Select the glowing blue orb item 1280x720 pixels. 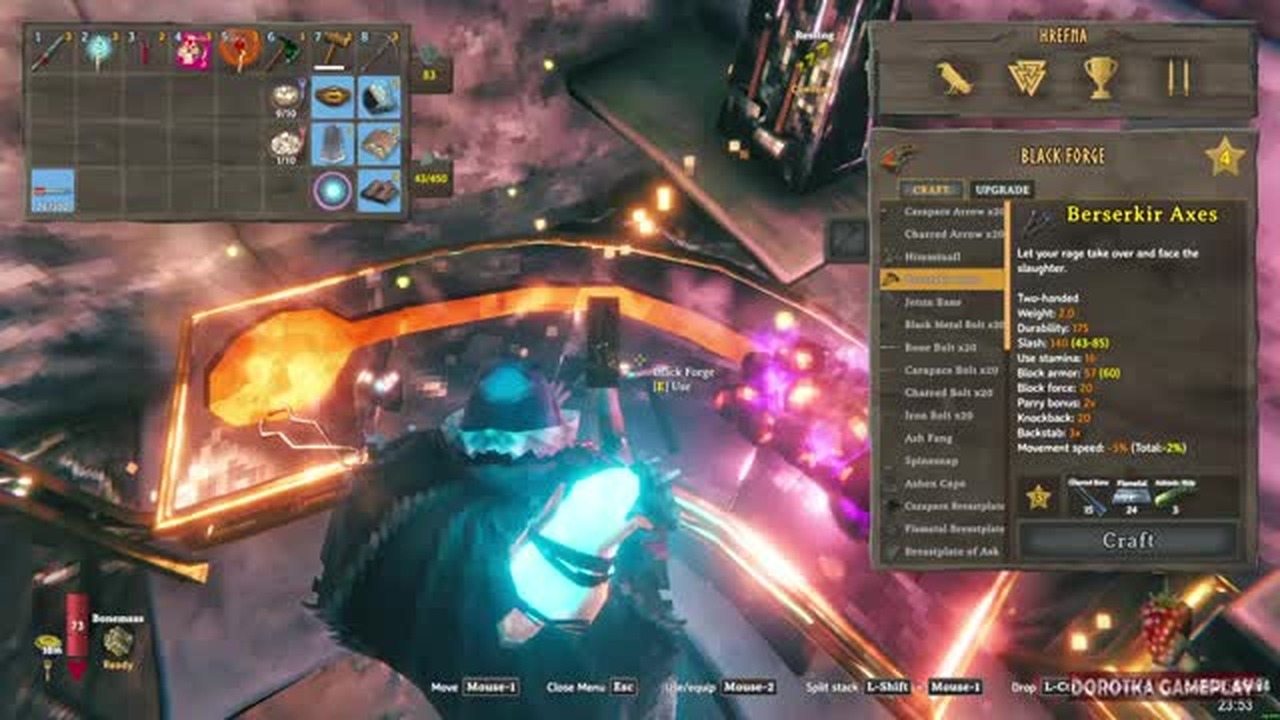click(332, 189)
